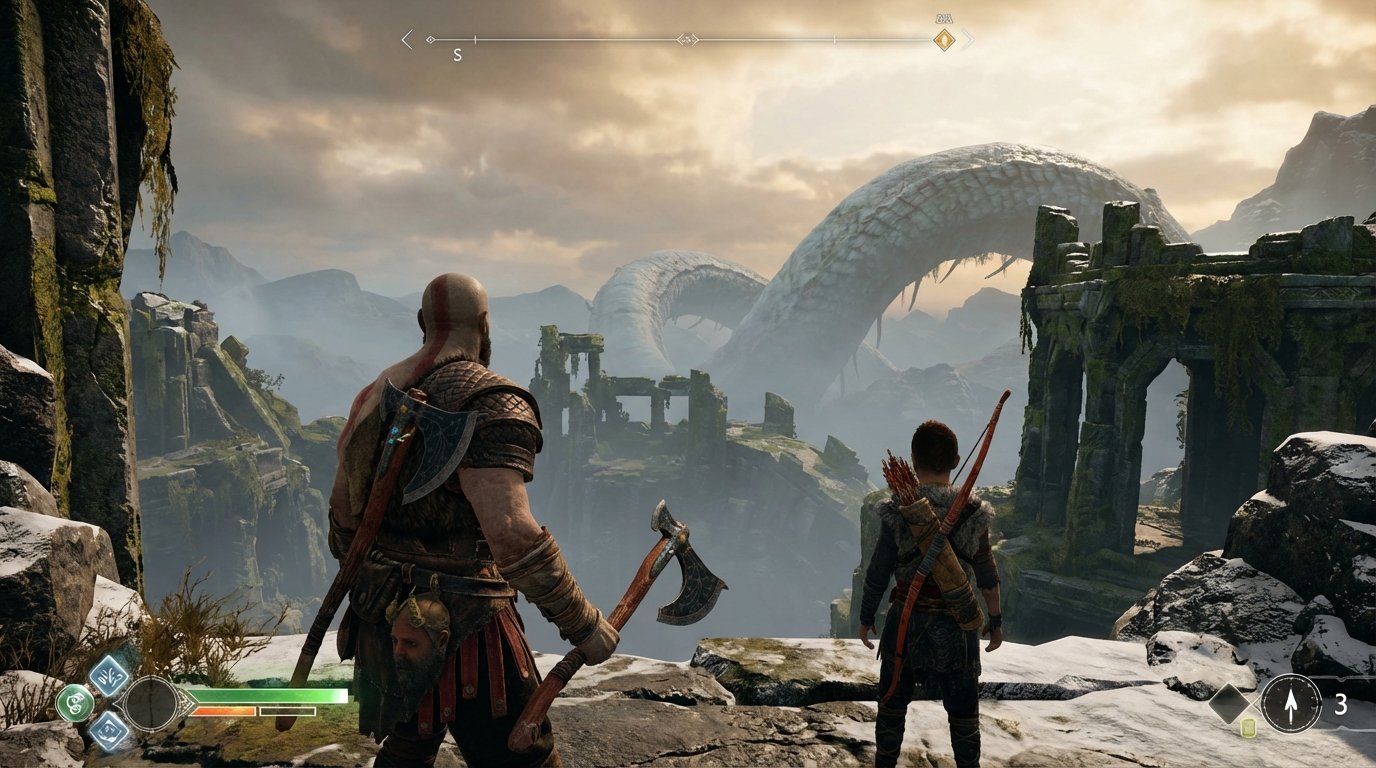
Task: Open the golden quest objective marker on the compass
Action: coord(943,40)
